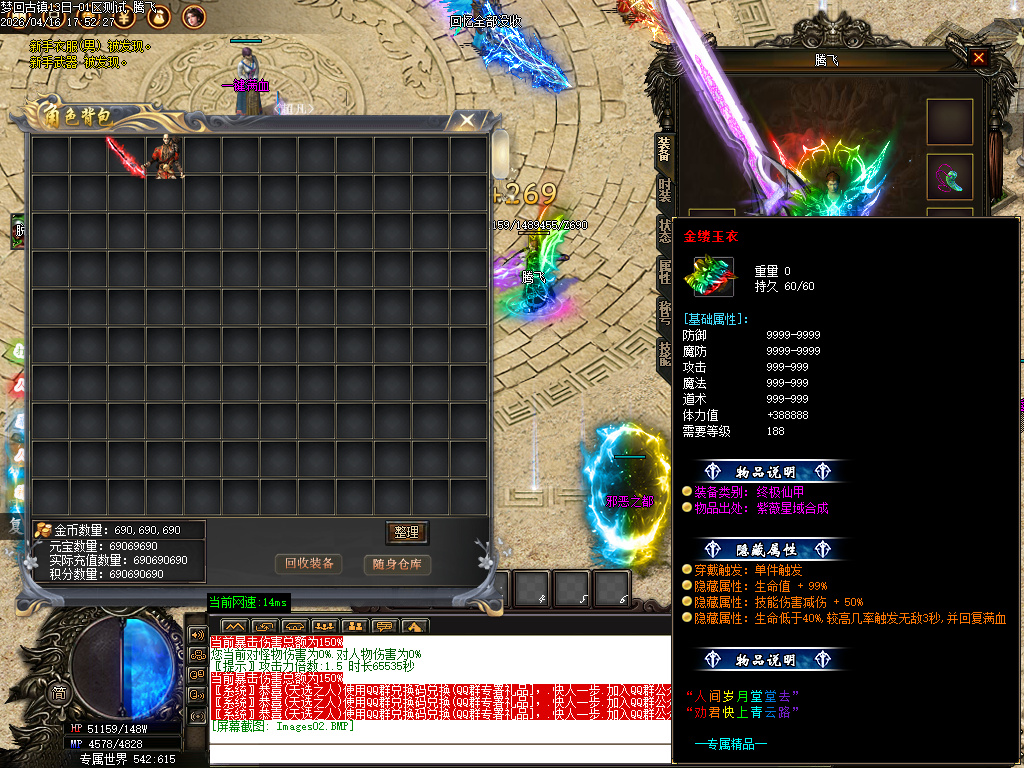Viewport: 1024px width, 768px height.
Task: Switch to the 技能 skills tab
Action: point(664,353)
